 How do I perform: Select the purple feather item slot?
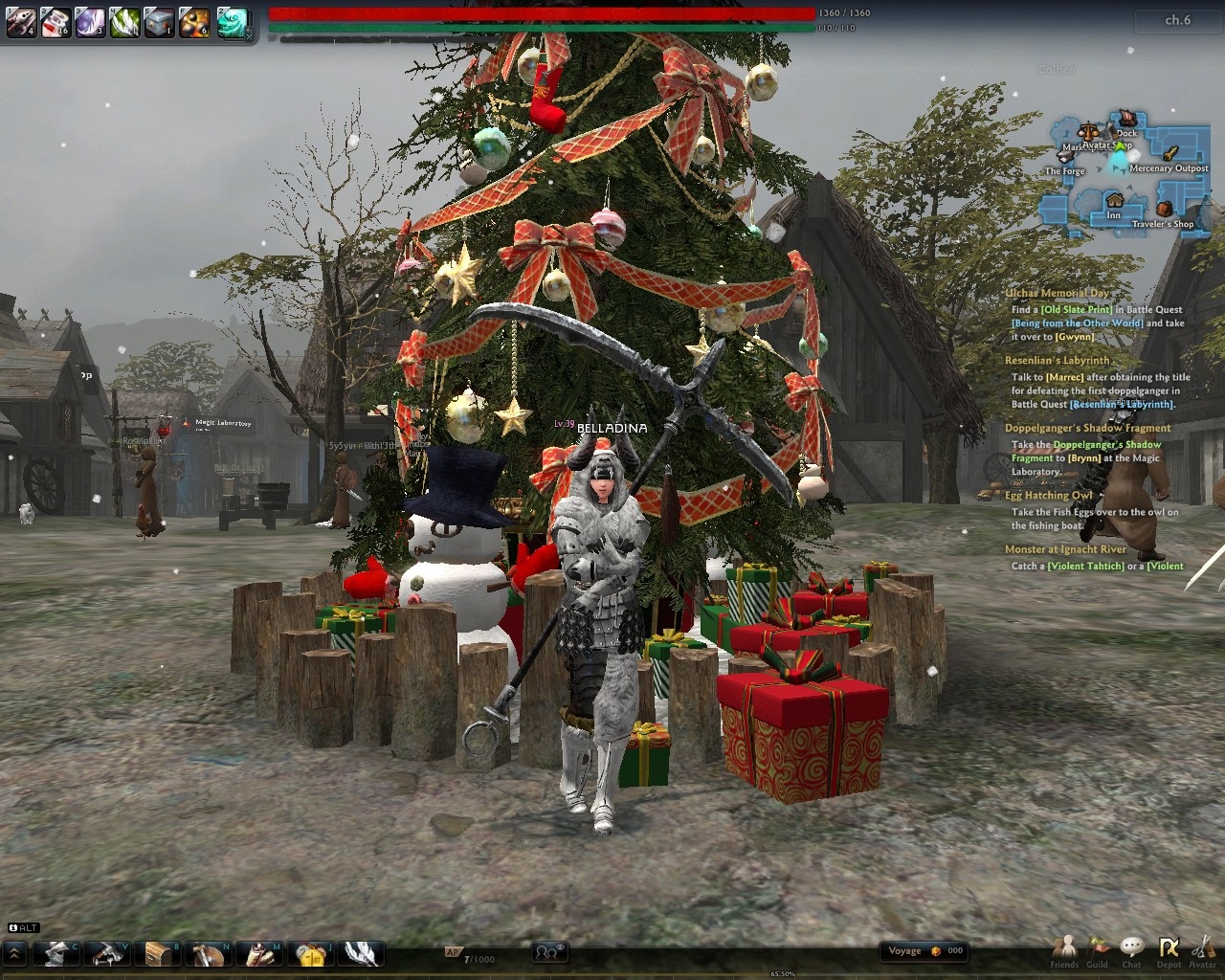click(90, 21)
